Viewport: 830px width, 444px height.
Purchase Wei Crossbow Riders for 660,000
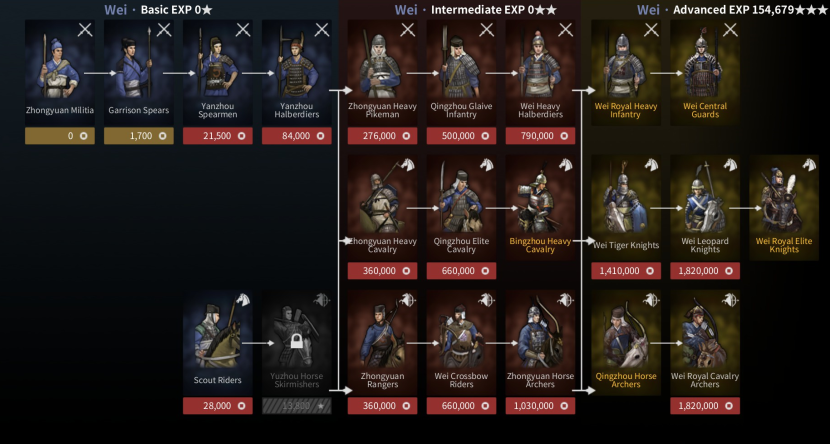point(461,406)
